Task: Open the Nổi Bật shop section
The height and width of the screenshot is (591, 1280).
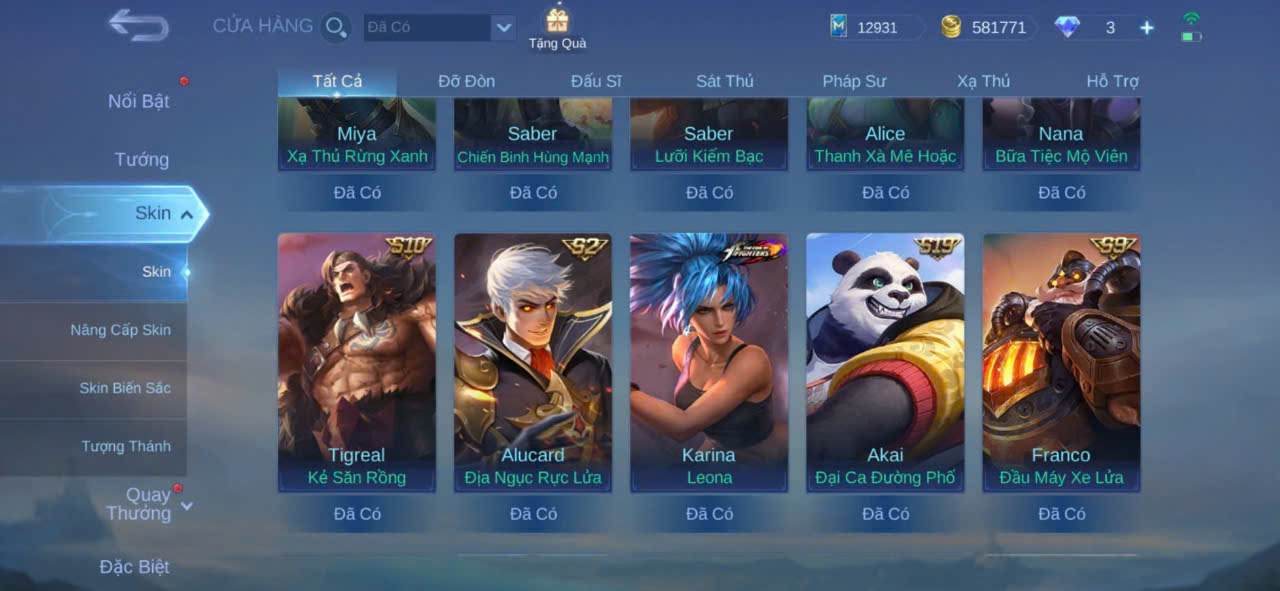Action: [x=138, y=101]
